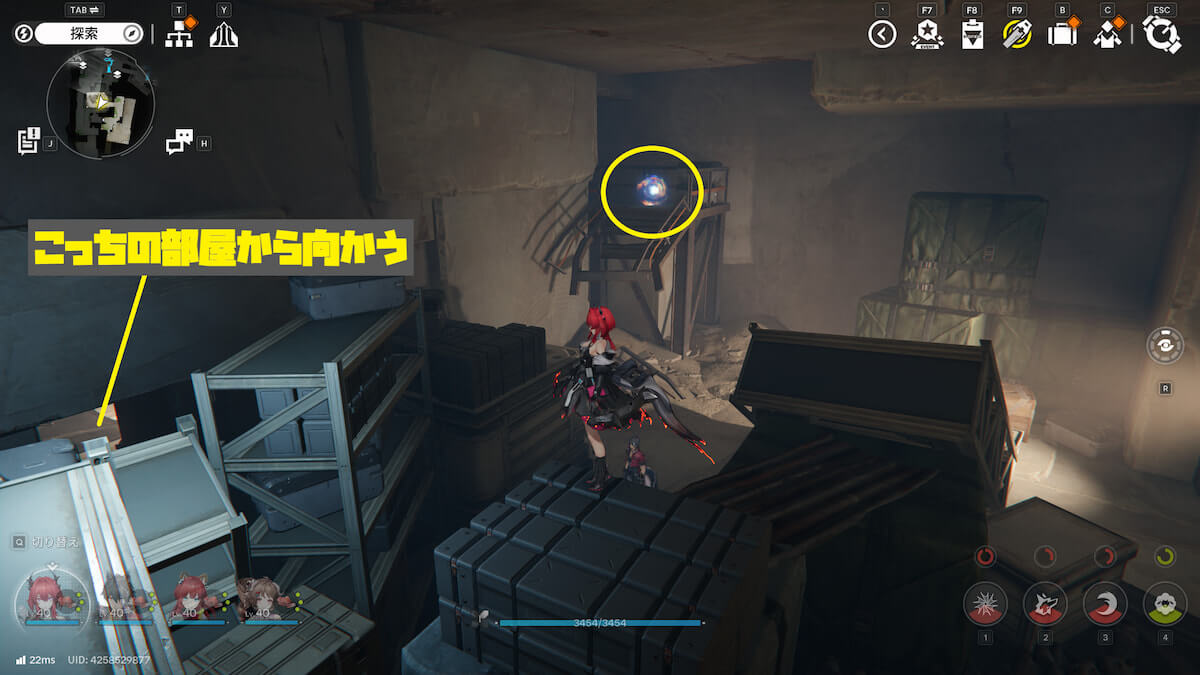Open the triple-arrow tower icon menu
This screenshot has height=675, width=1200.
pyautogui.click(x=223, y=35)
